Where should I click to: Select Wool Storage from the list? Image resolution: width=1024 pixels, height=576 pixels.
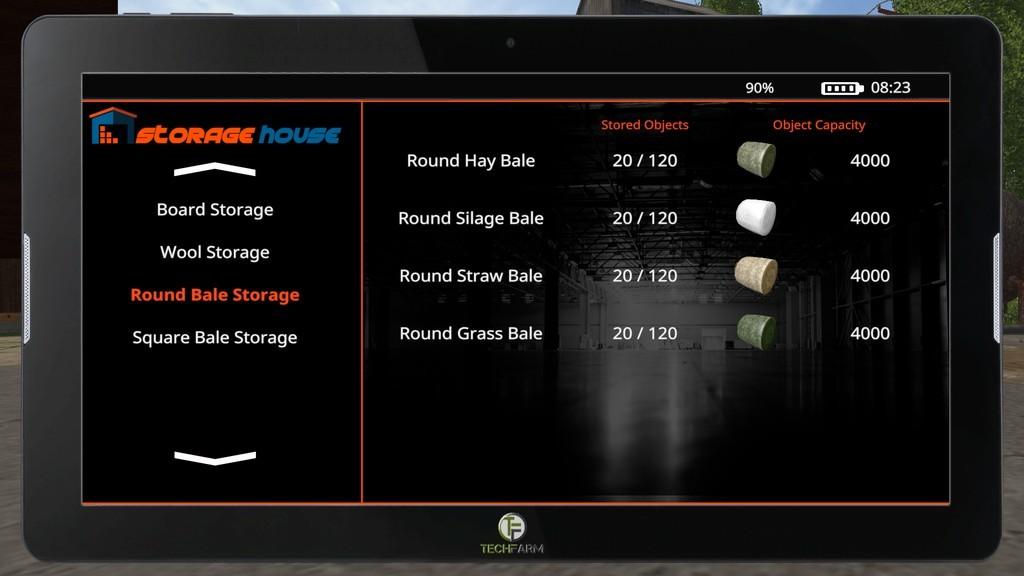[x=215, y=253]
